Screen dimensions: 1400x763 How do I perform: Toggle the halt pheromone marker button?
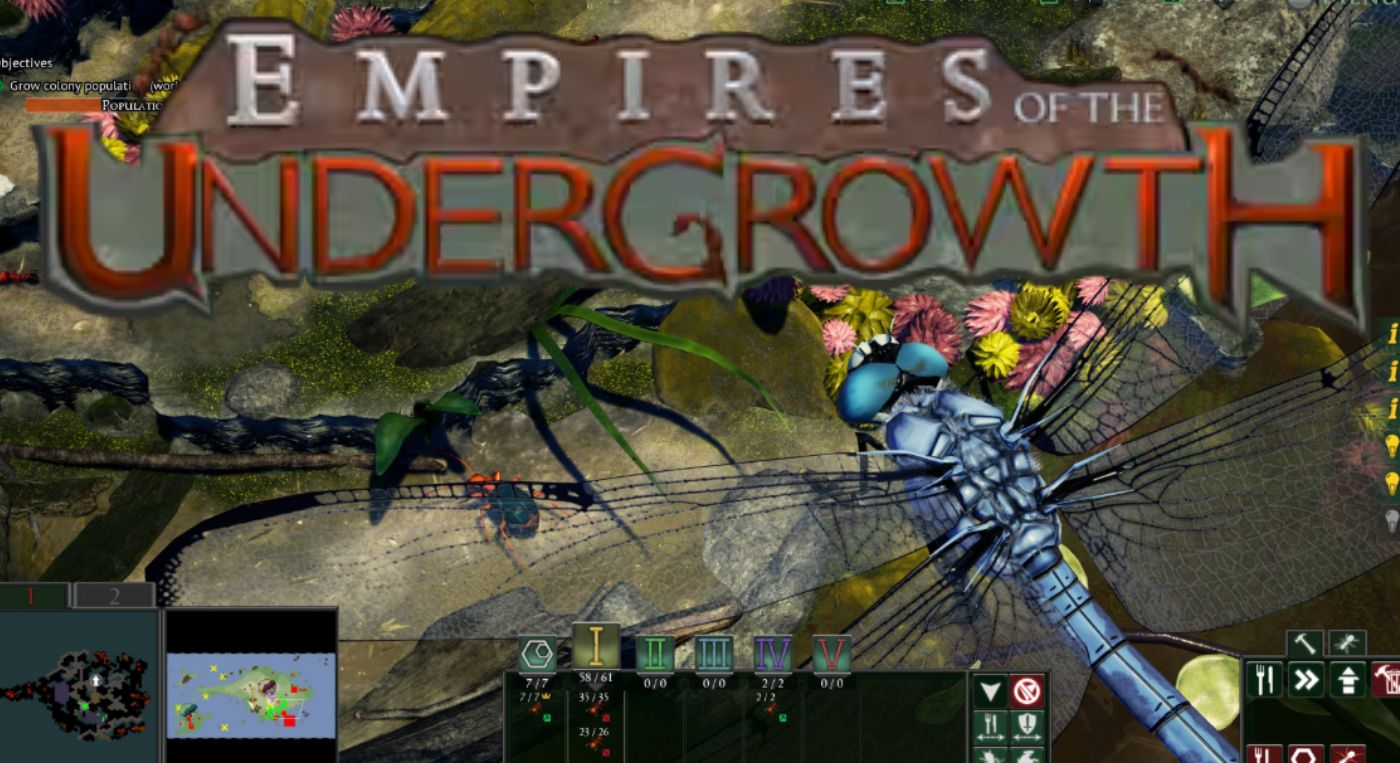point(1026,691)
